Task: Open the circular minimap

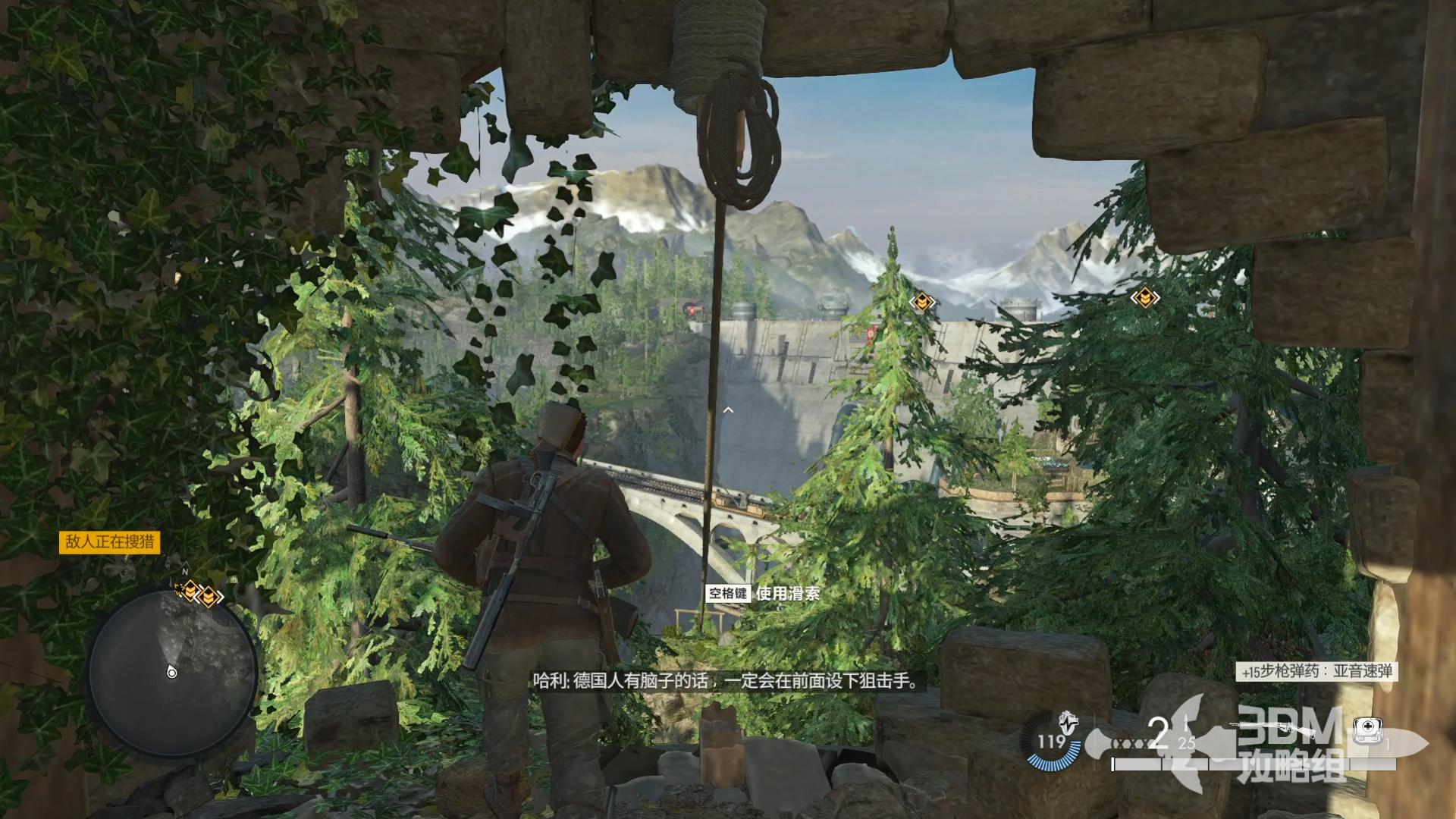Action: click(171, 674)
